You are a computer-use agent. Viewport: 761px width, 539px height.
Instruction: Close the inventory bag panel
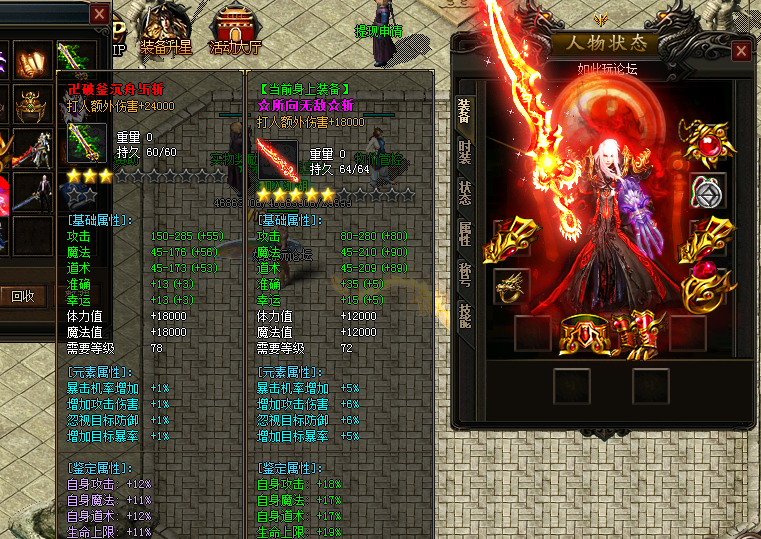coord(99,14)
